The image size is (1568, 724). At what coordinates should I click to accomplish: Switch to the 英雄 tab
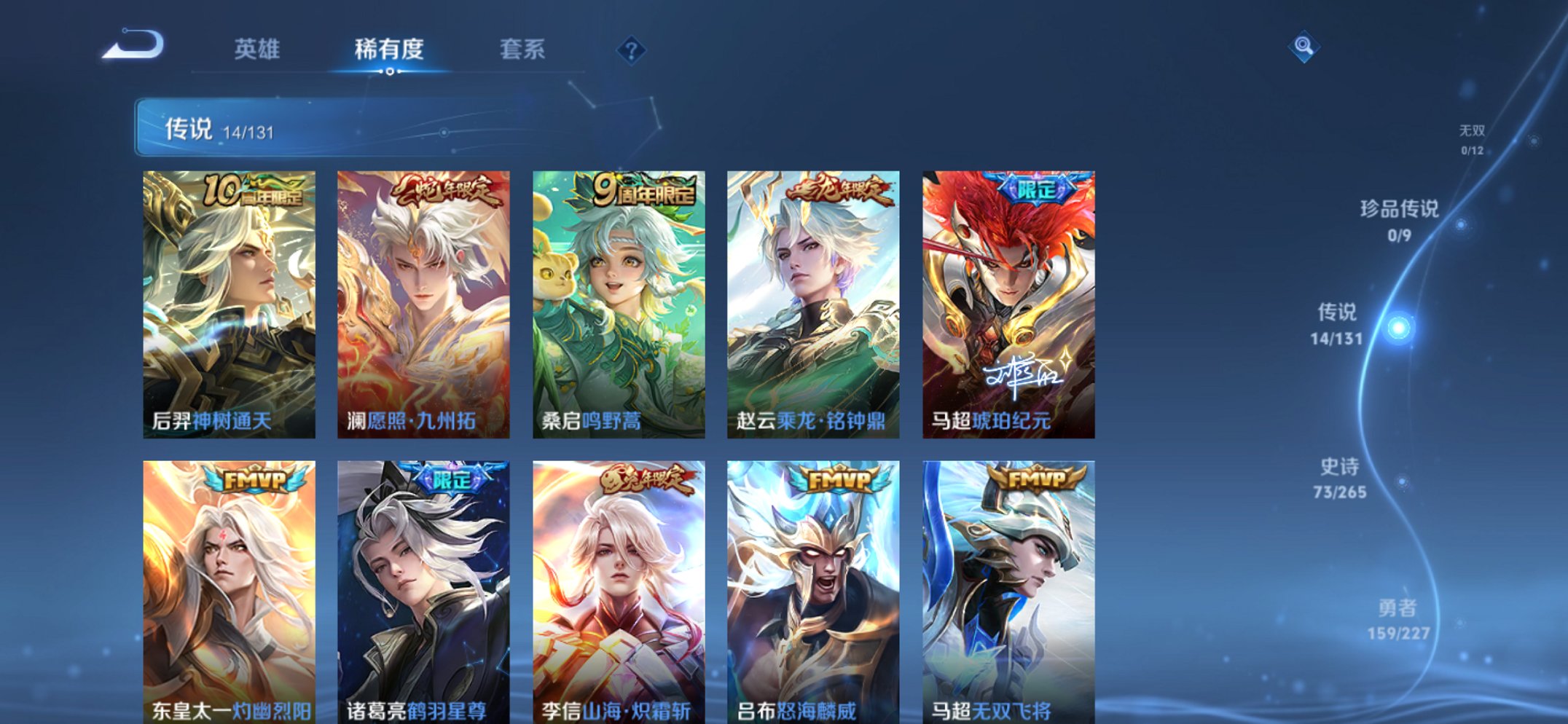[256, 50]
